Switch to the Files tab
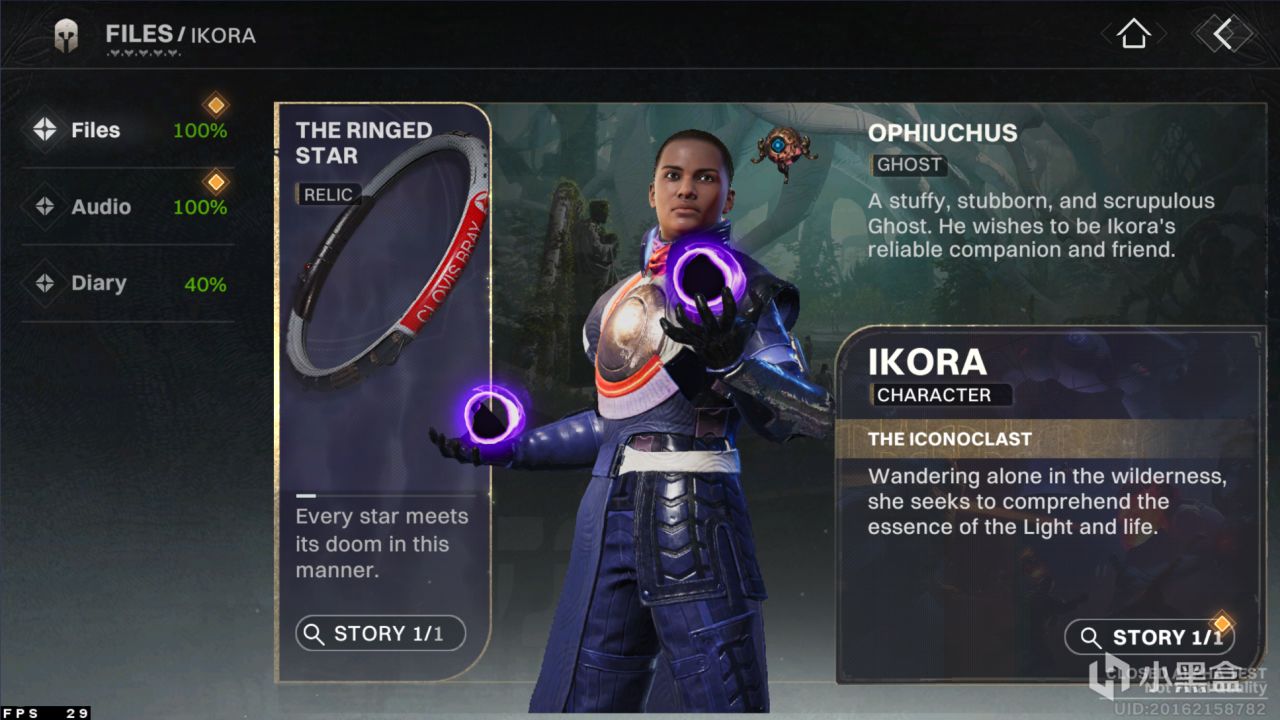This screenshot has height=720, width=1280. point(96,130)
